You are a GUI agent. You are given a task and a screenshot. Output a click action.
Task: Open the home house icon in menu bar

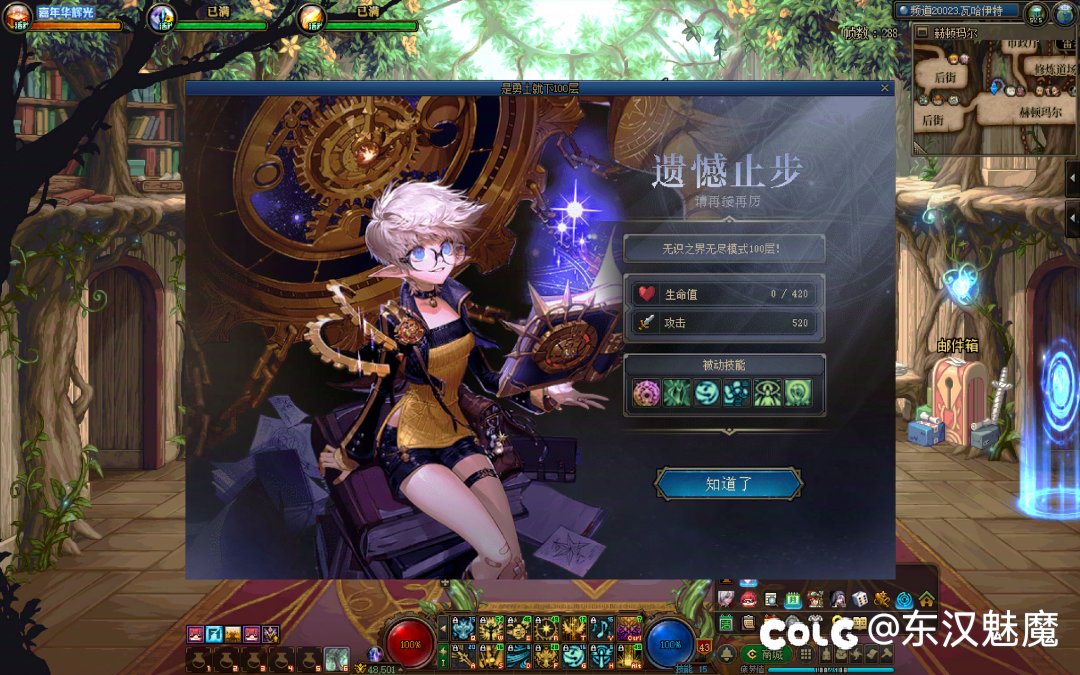pyautogui.click(x=927, y=599)
